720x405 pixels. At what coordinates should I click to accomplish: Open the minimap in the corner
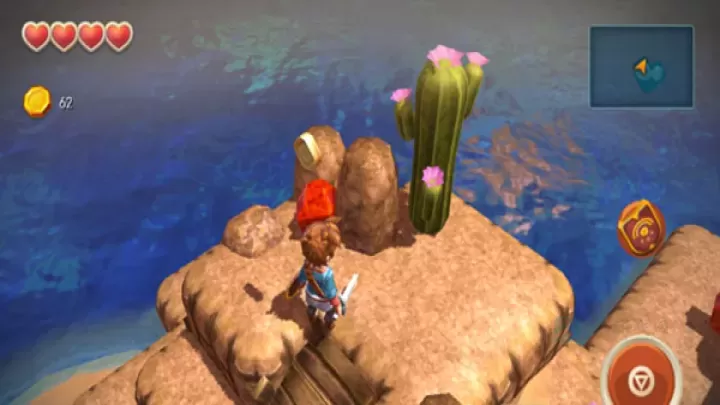pos(641,66)
